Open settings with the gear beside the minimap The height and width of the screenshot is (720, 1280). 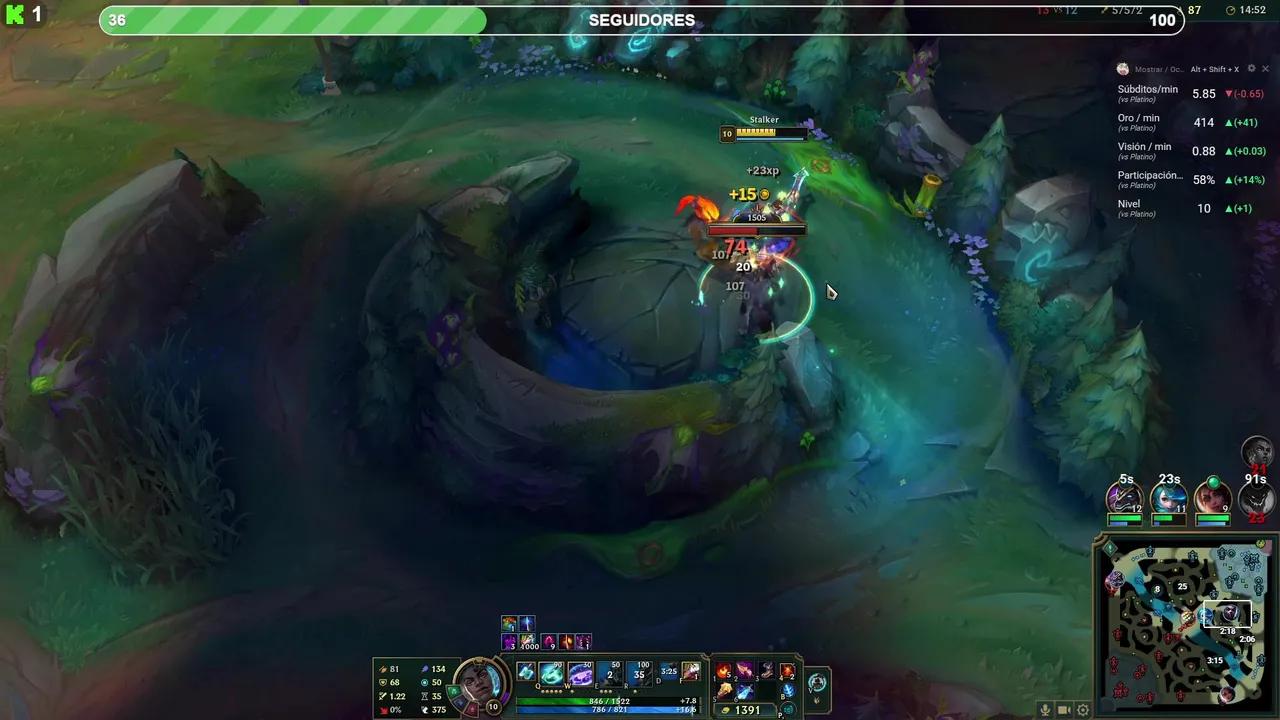point(1083,710)
